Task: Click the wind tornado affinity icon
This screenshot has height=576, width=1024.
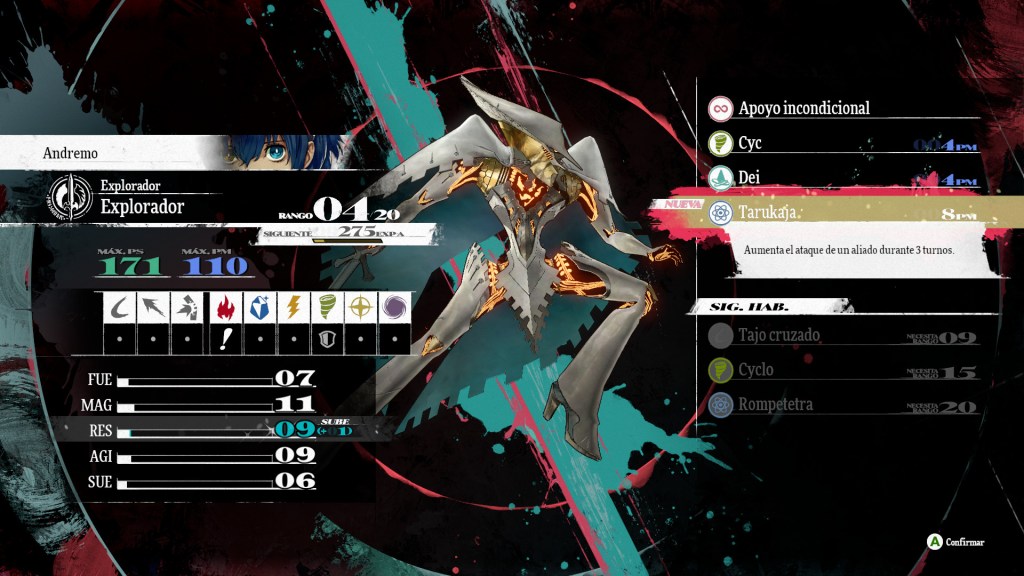Action: click(326, 307)
